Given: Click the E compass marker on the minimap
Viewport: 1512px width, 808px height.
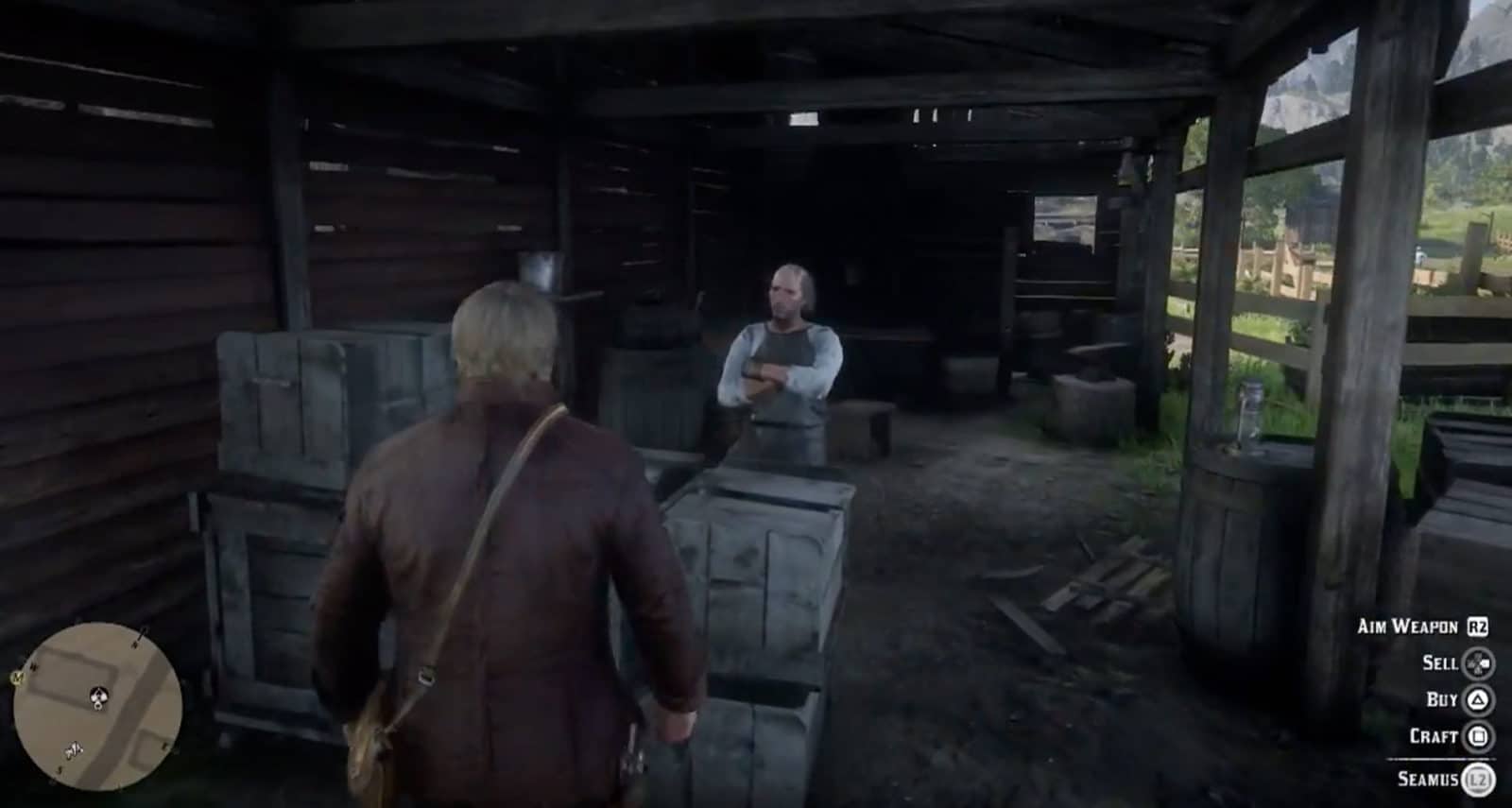Looking at the screenshot, I should tap(163, 746).
